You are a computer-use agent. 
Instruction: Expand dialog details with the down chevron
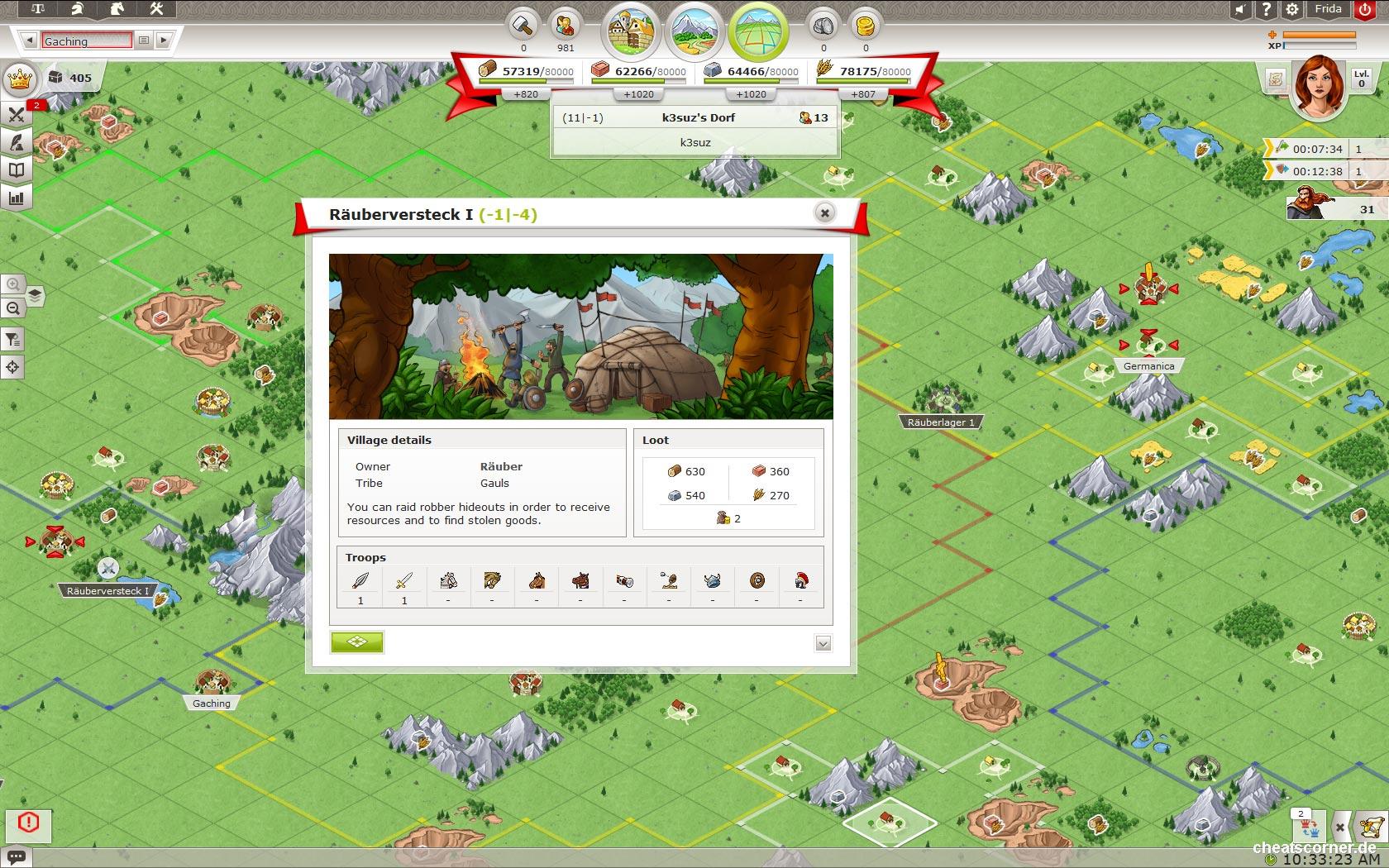(823, 642)
